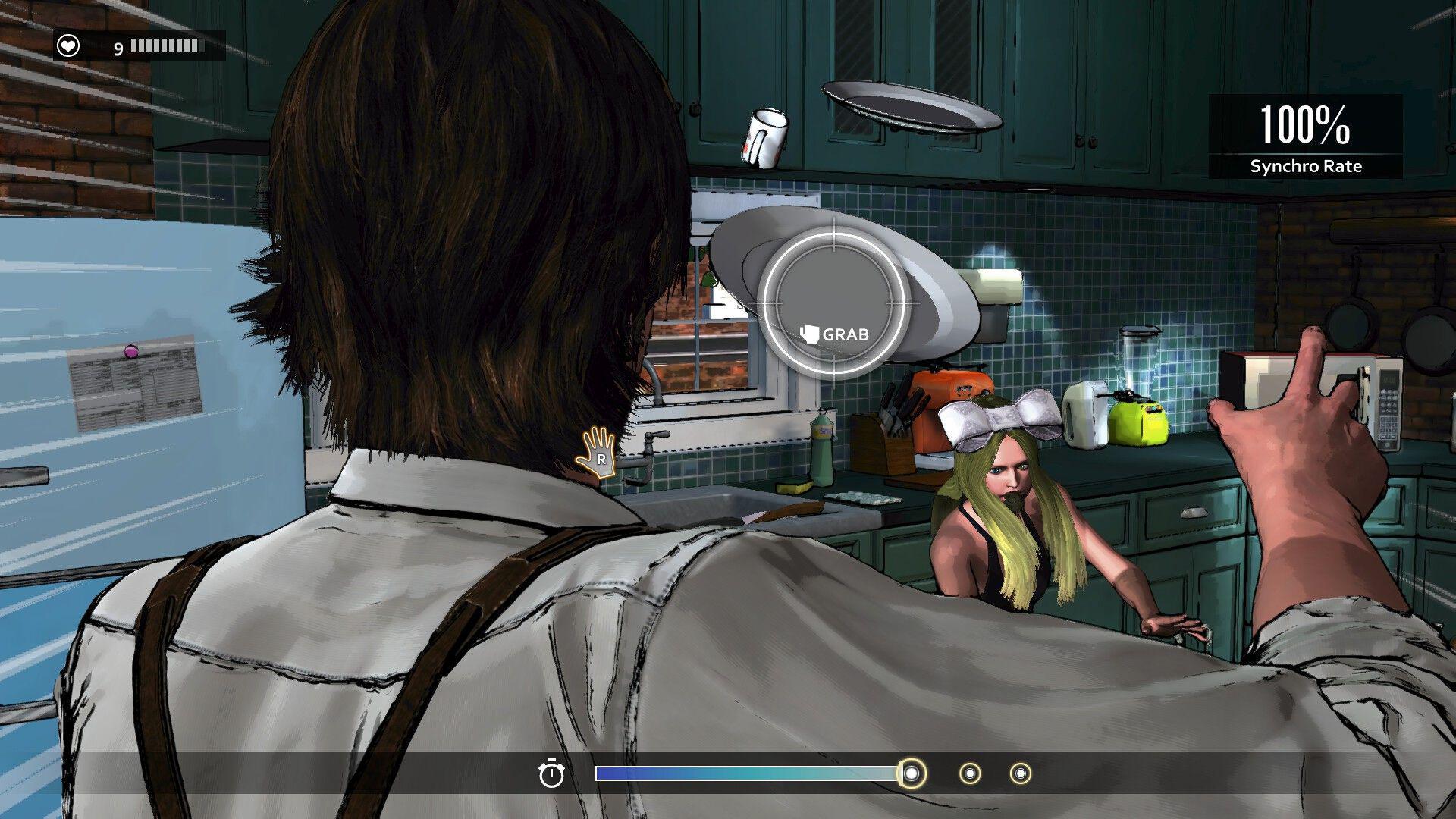This screenshot has width=1456, height=819.
Task: Click the glove icon in the GRAB prompt
Action: click(x=810, y=332)
